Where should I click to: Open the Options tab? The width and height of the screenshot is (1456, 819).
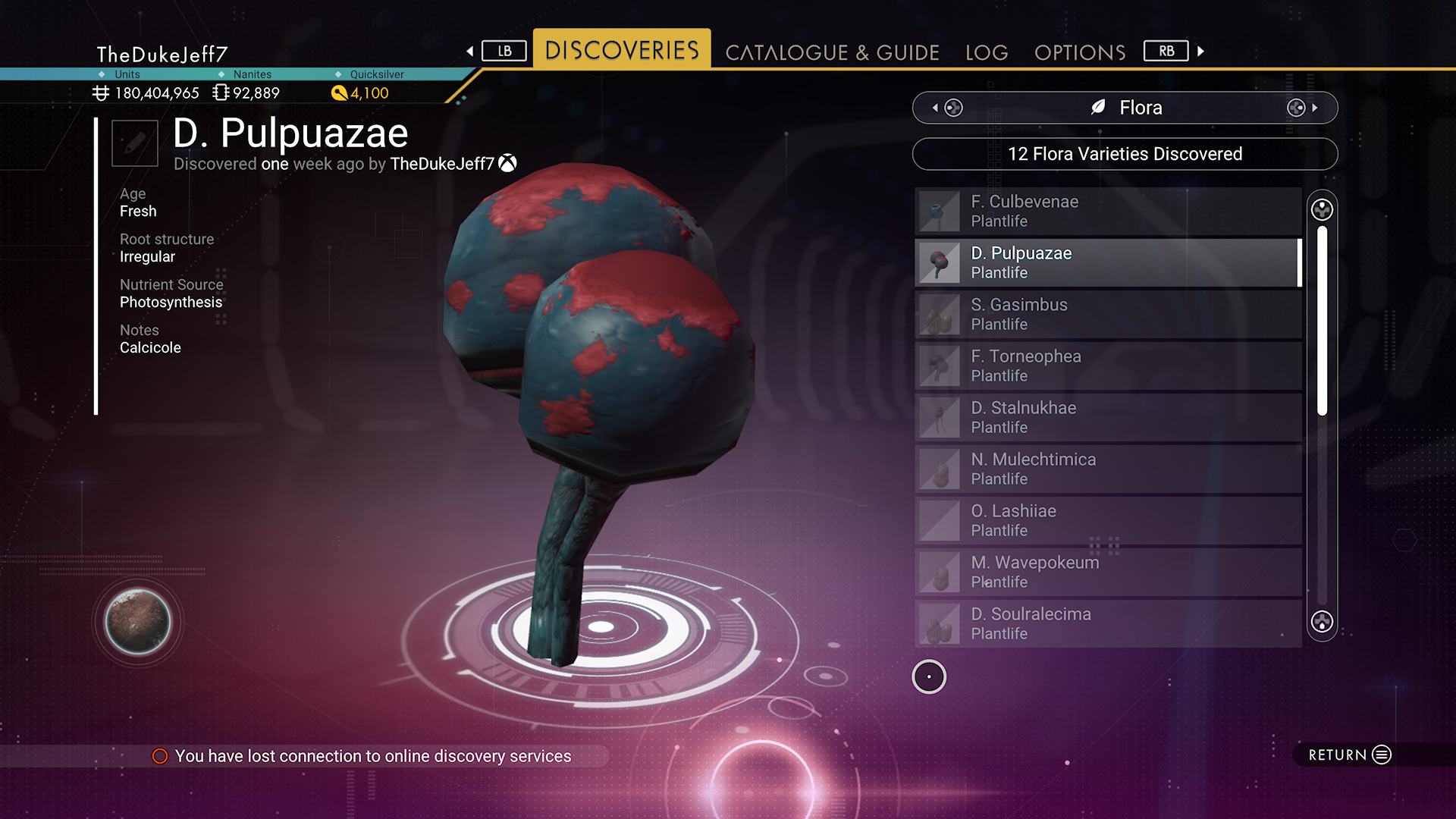[1080, 52]
